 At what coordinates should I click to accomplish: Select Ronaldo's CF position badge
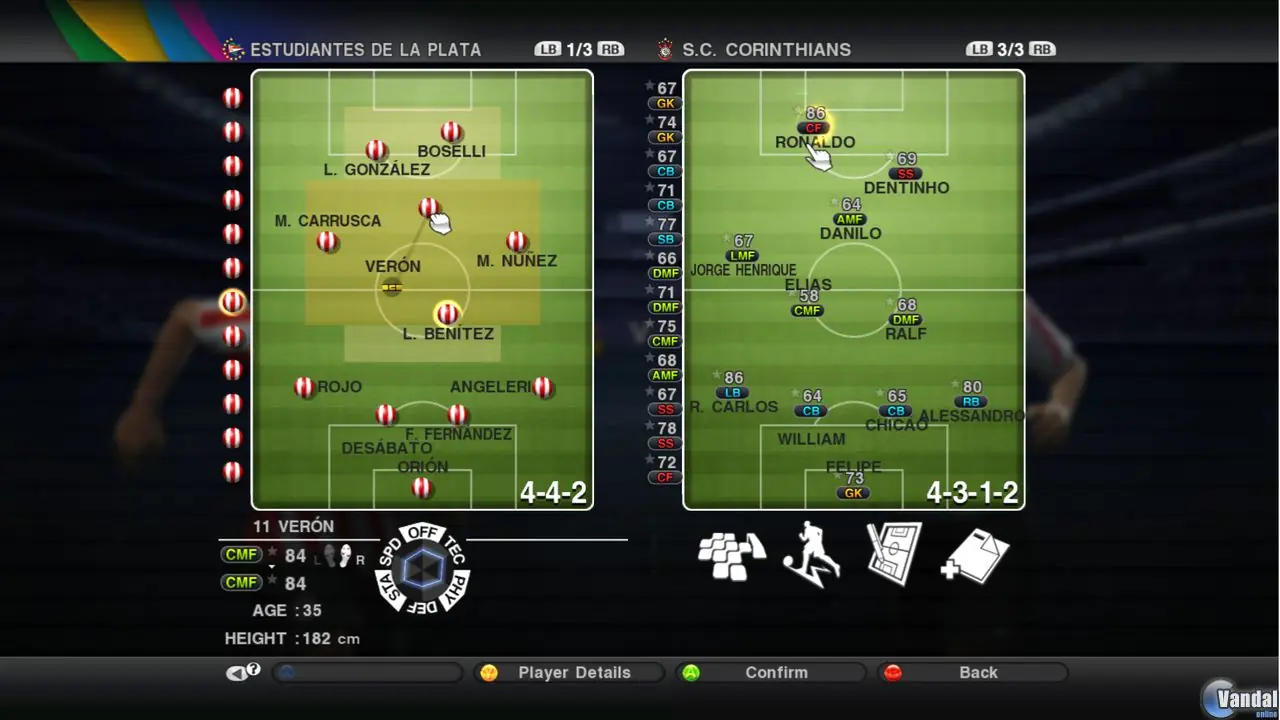[814, 128]
